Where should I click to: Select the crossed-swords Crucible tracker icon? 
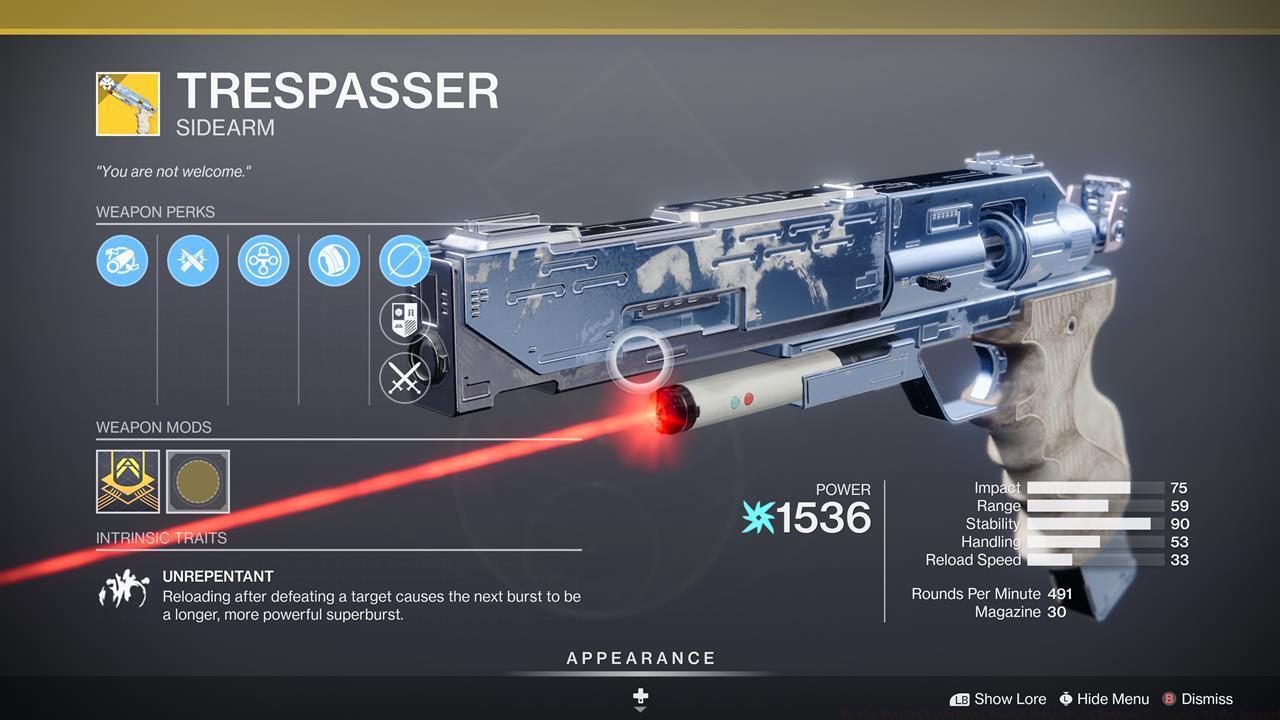click(406, 378)
